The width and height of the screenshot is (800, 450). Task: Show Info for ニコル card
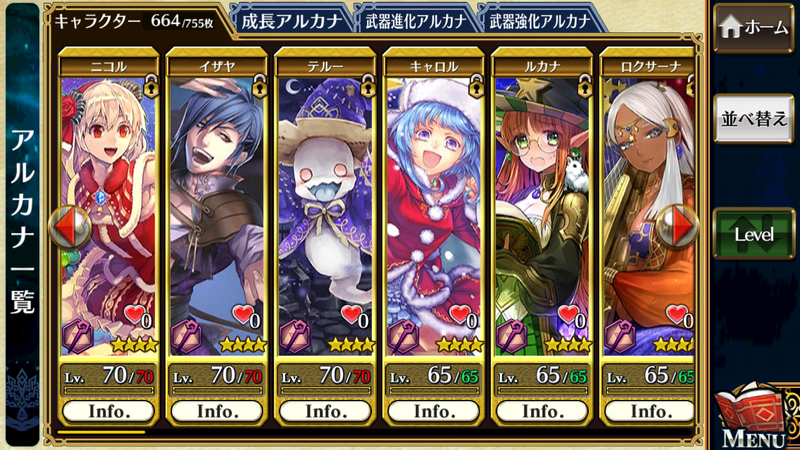coord(108,411)
